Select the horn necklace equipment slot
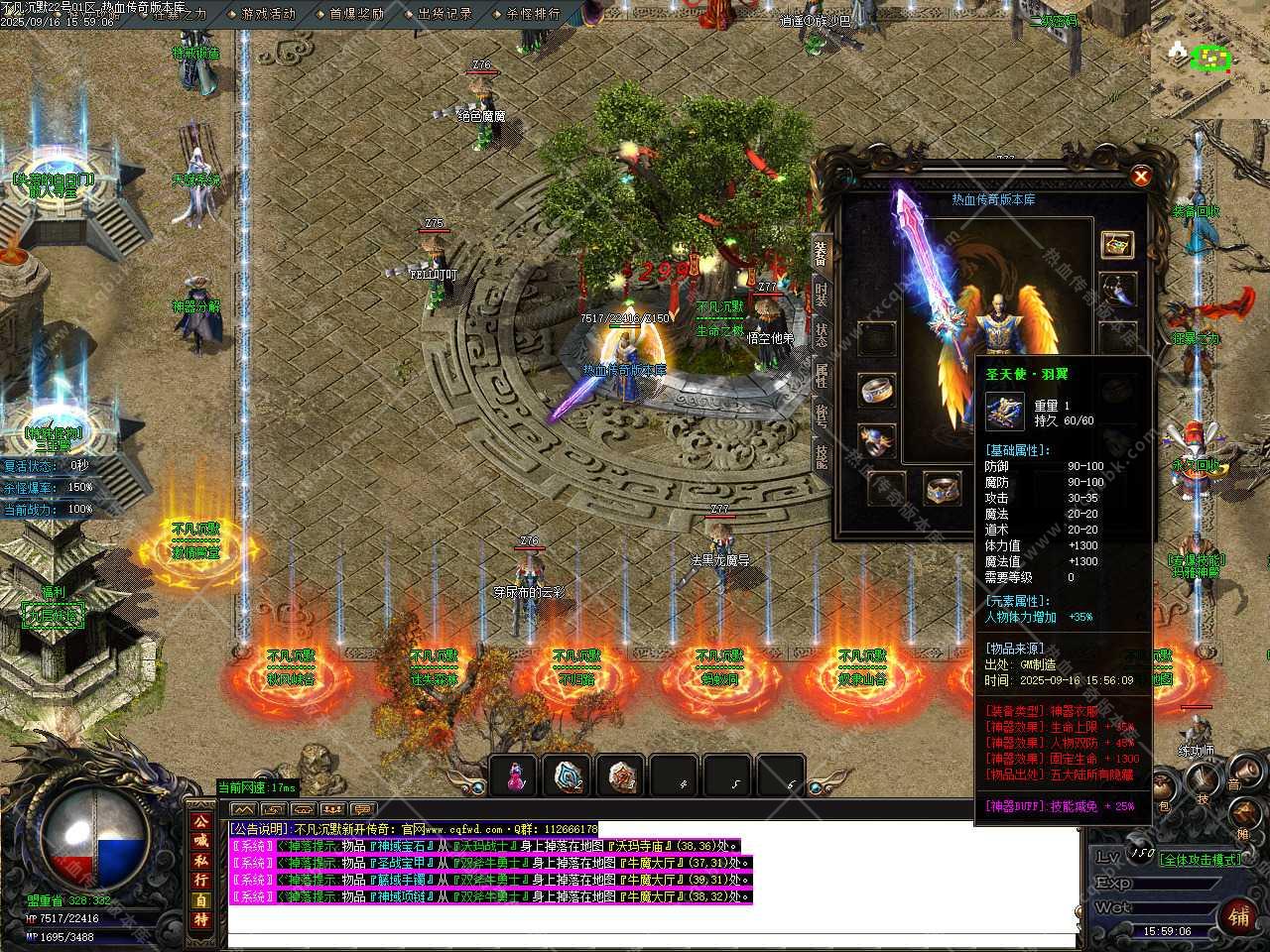This screenshot has height=952, width=1270. [1118, 291]
